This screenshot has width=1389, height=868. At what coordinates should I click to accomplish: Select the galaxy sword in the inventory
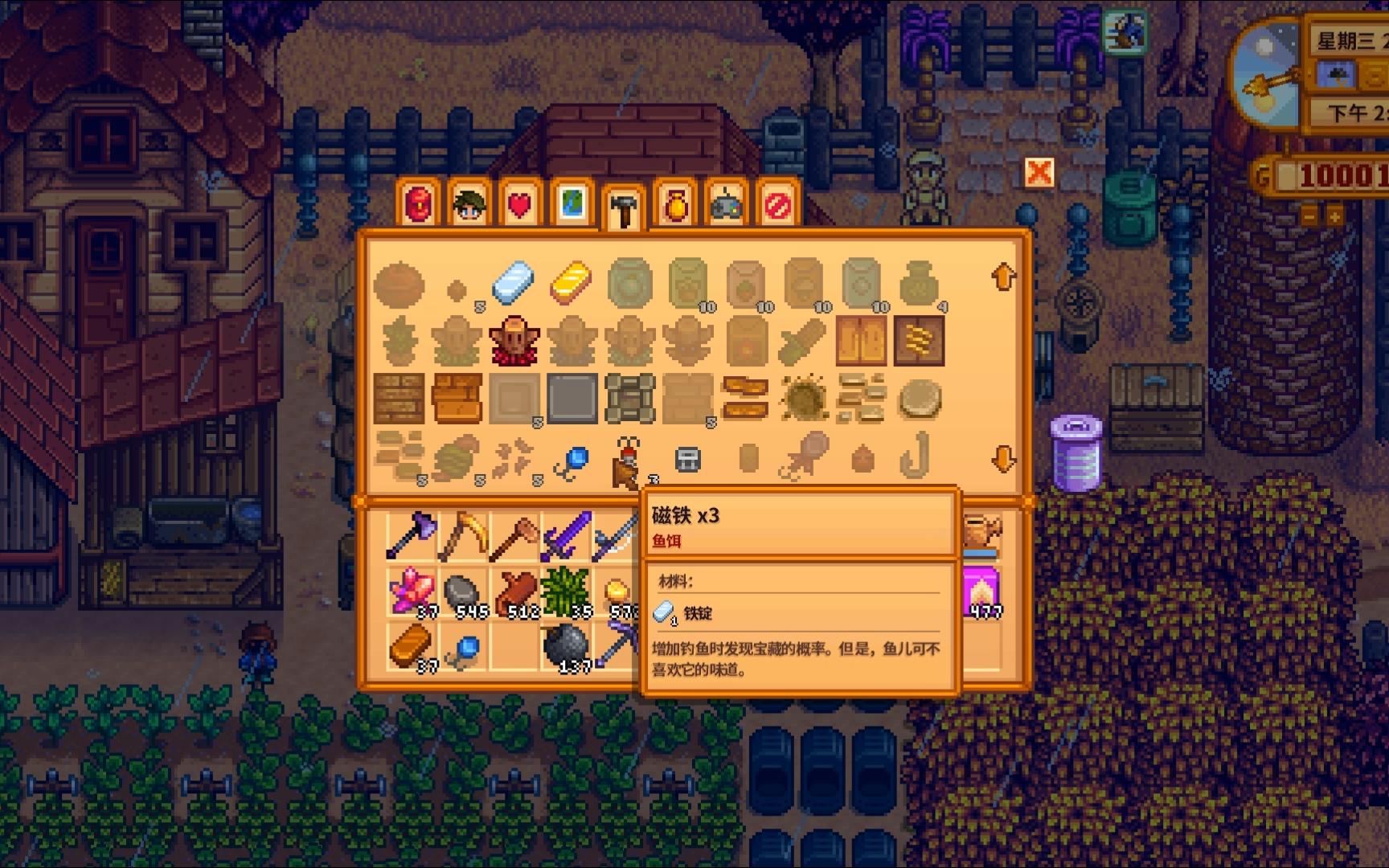[563, 533]
